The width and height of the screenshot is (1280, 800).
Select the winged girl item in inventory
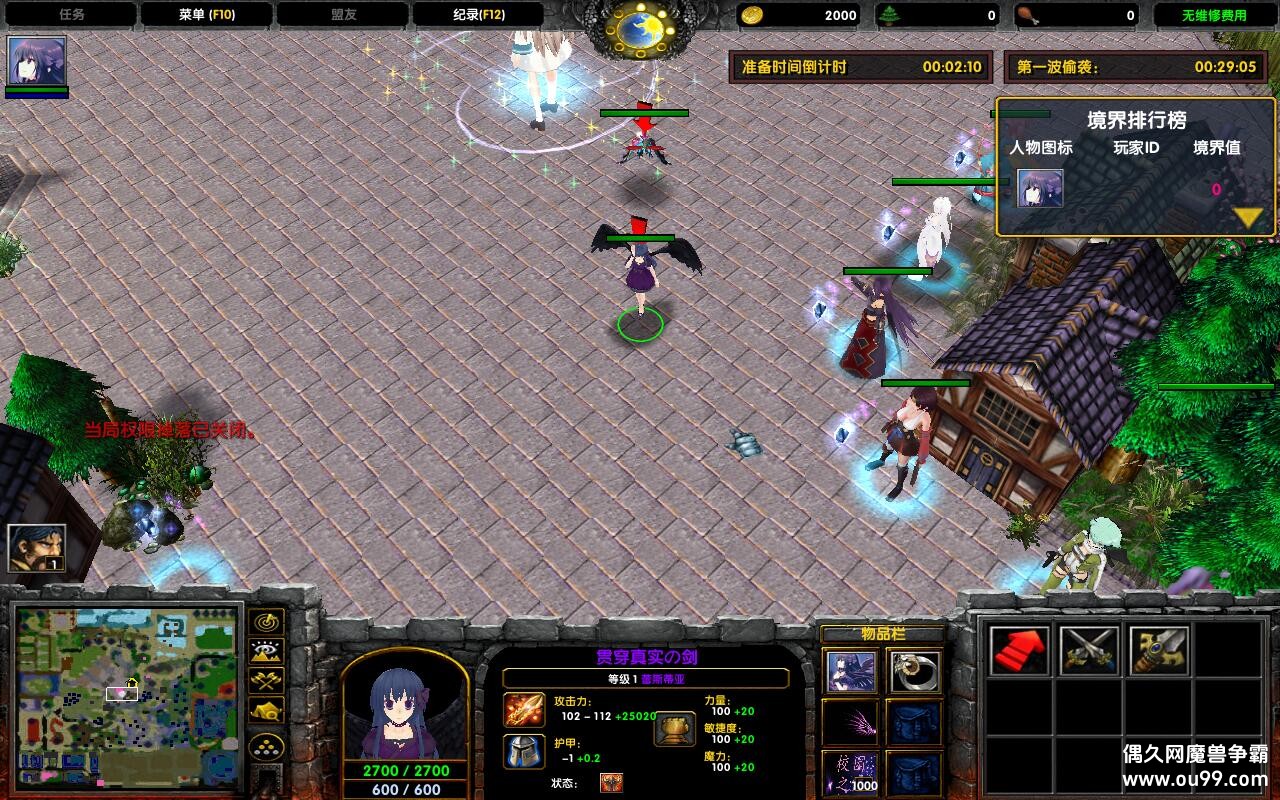[x=851, y=671]
